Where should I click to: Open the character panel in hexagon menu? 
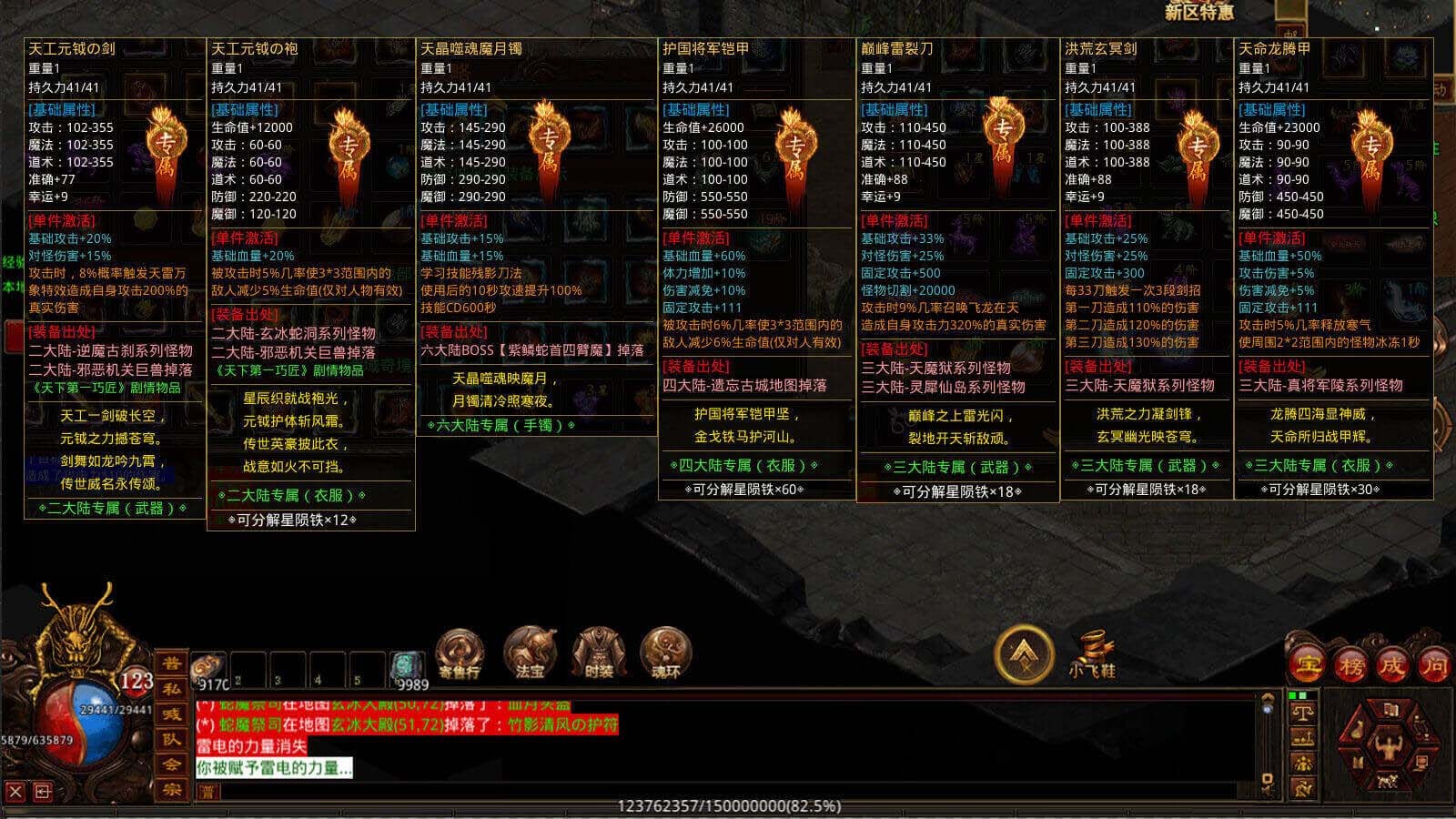pyautogui.click(x=1388, y=749)
